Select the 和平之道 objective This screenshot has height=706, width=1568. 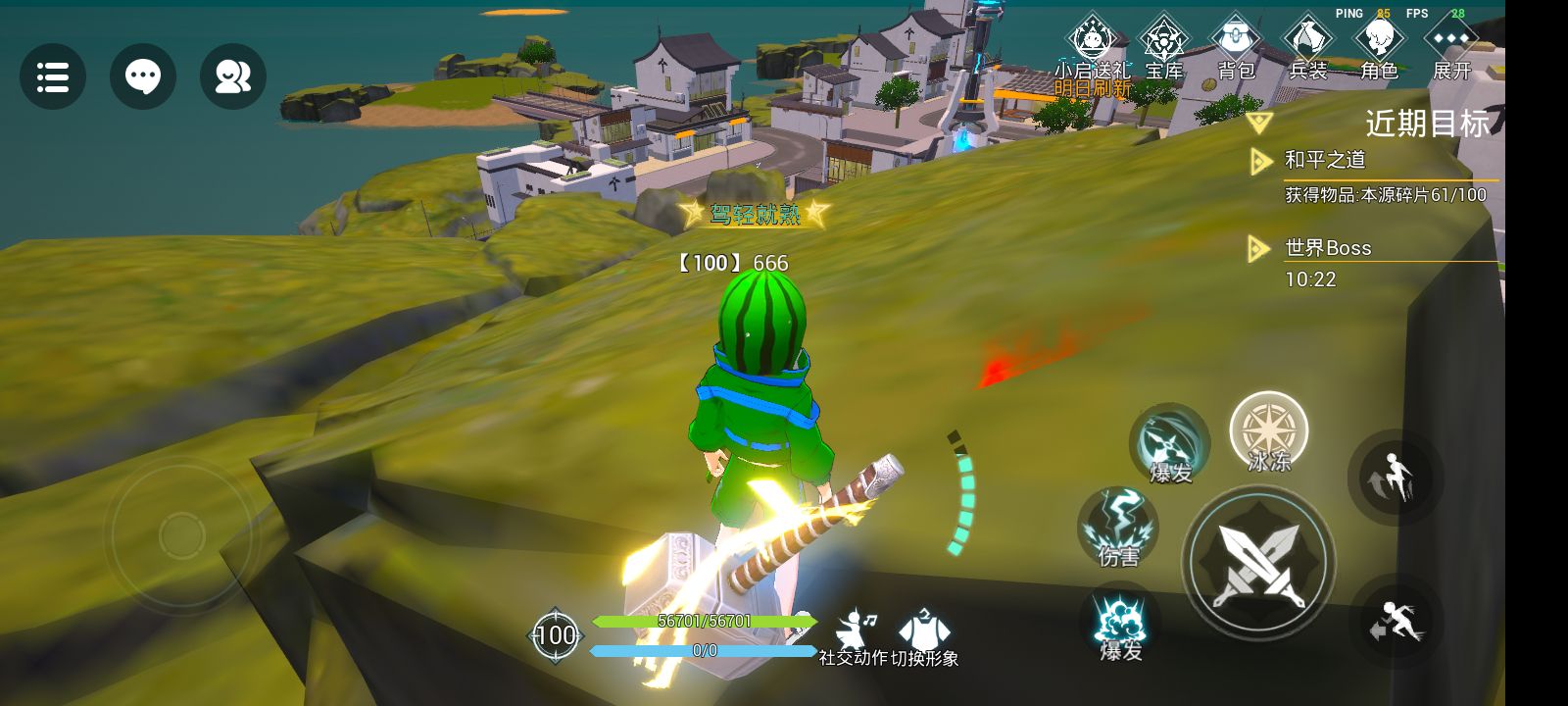click(x=1325, y=160)
